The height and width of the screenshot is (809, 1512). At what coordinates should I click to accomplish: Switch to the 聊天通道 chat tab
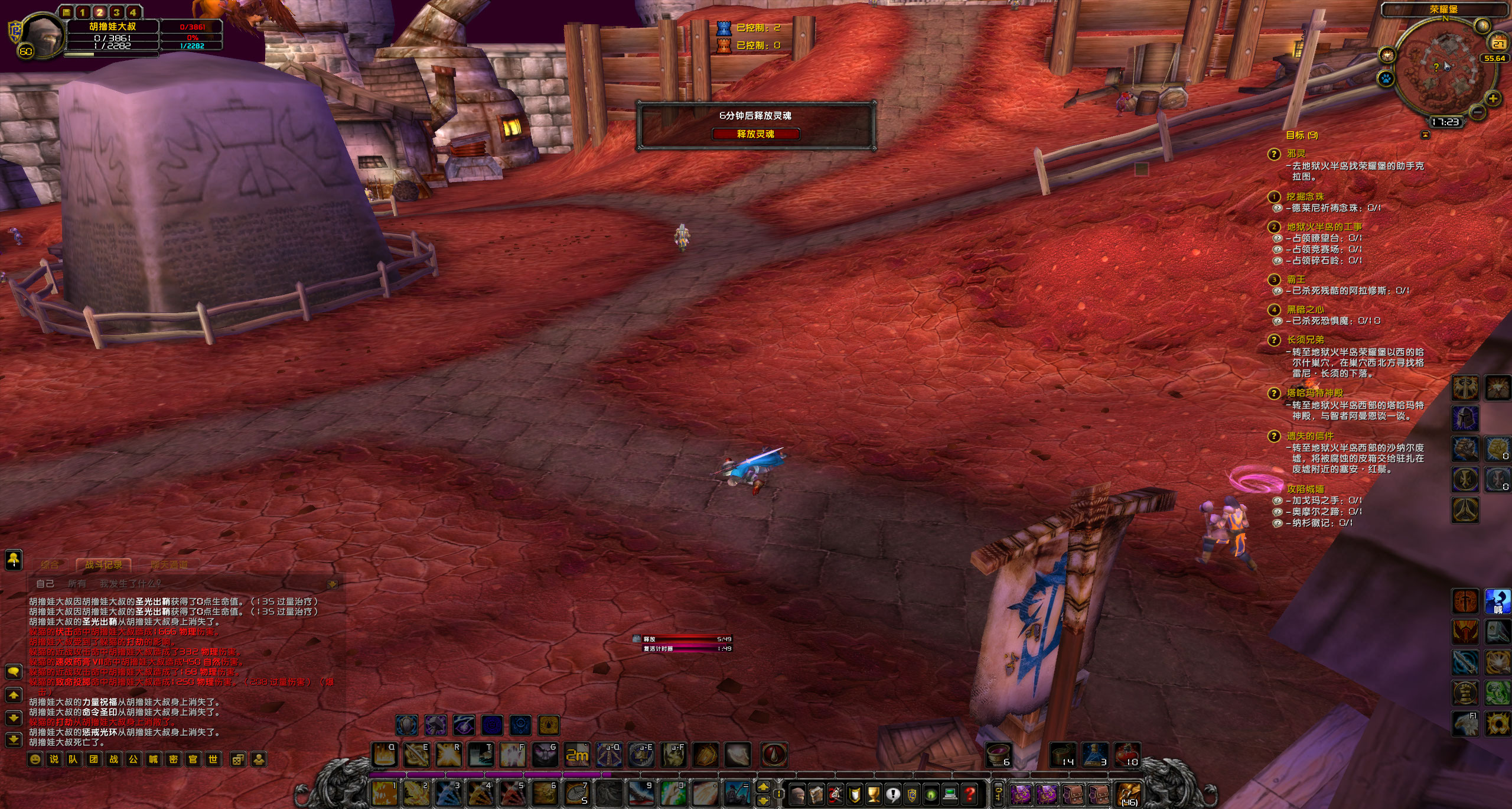click(169, 565)
